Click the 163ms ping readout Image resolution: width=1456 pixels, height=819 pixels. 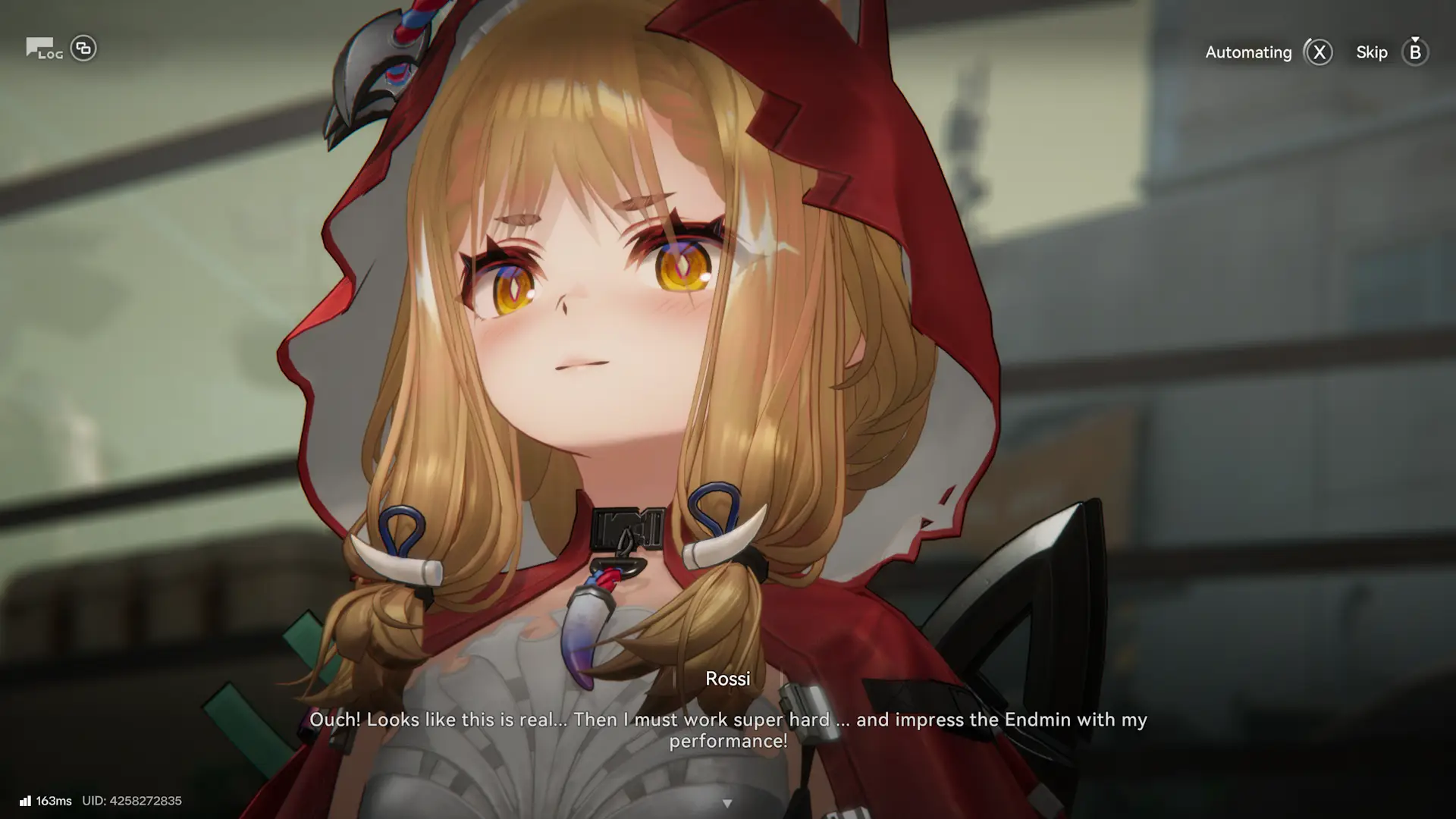click(55, 800)
